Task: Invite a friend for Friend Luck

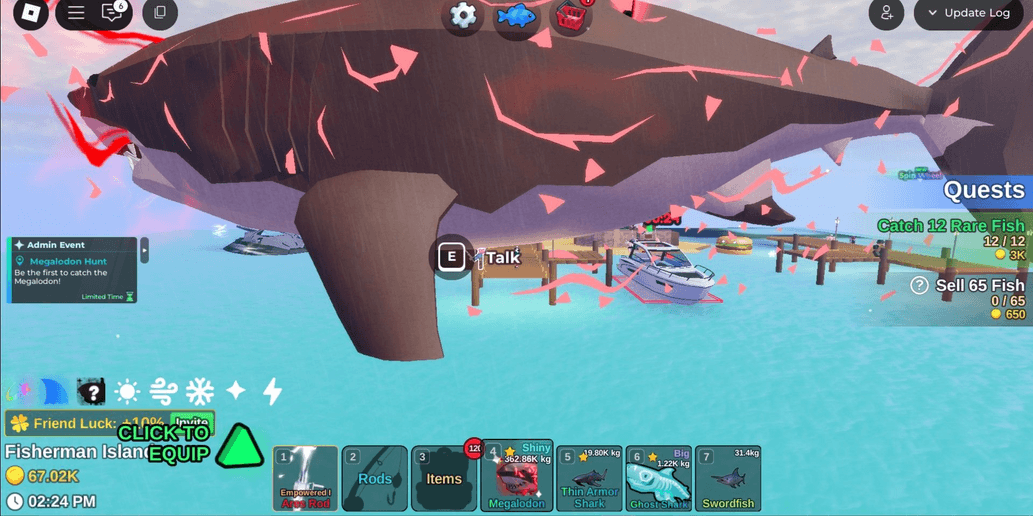Action: tap(192, 423)
